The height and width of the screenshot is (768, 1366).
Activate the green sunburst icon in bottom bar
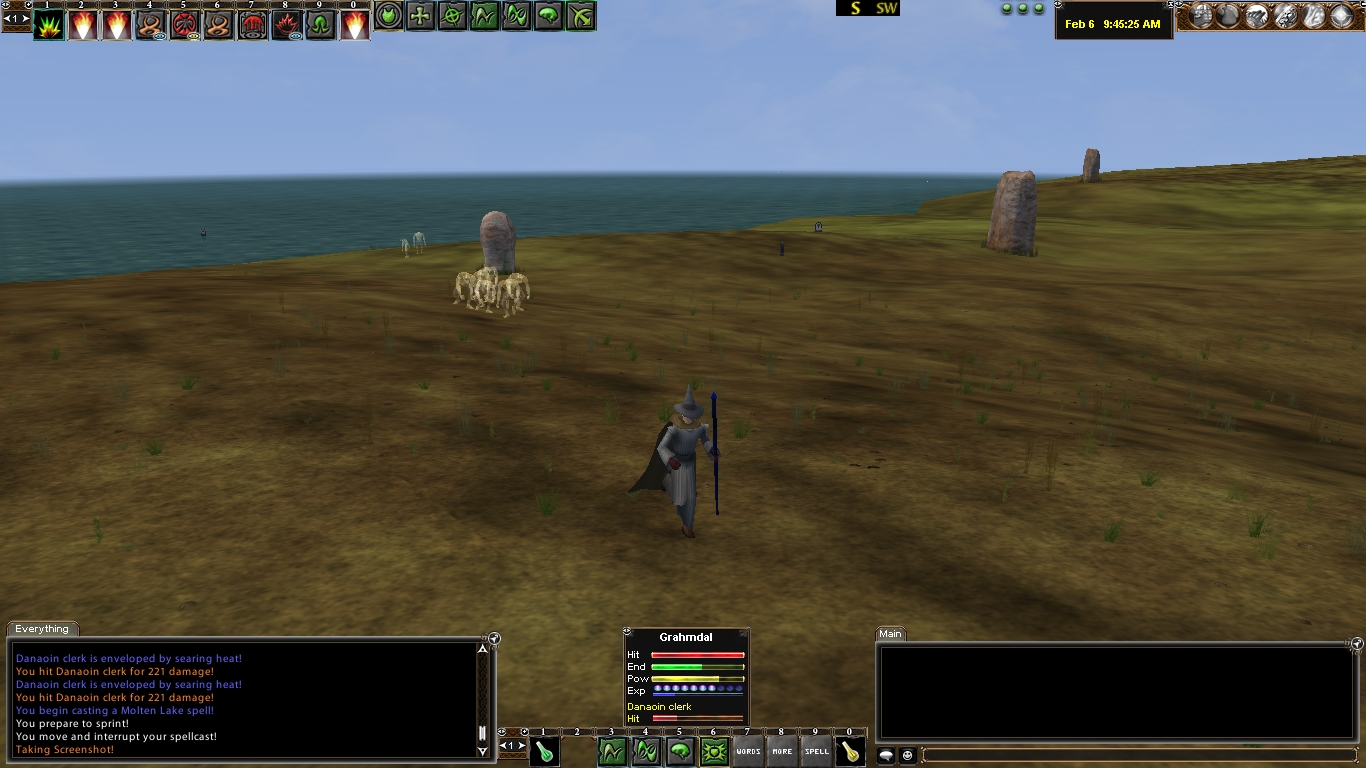click(x=714, y=752)
